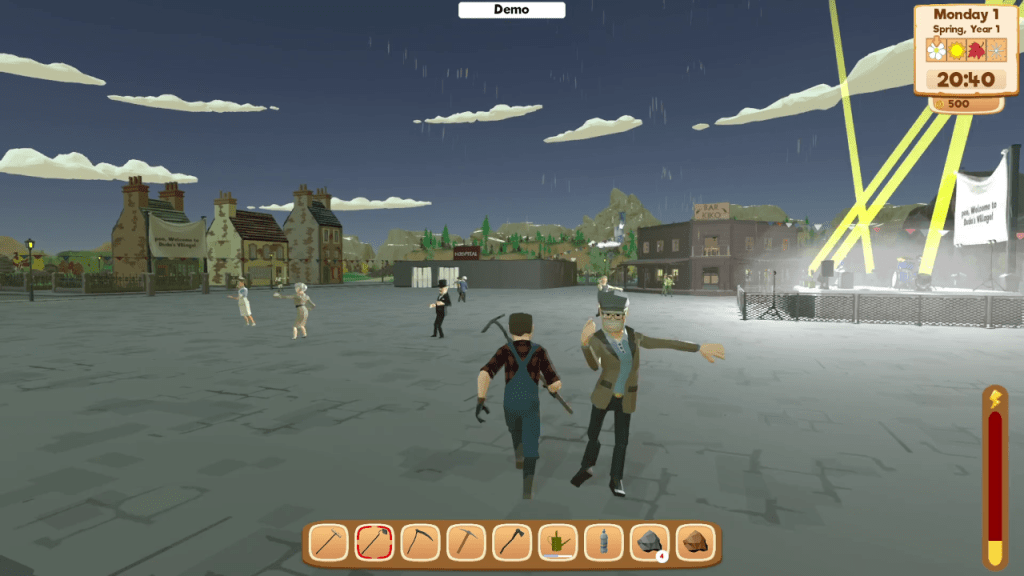Select the brown ore chunk slot
The height and width of the screenshot is (576, 1024).
pyautogui.click(x=696, y=542)
